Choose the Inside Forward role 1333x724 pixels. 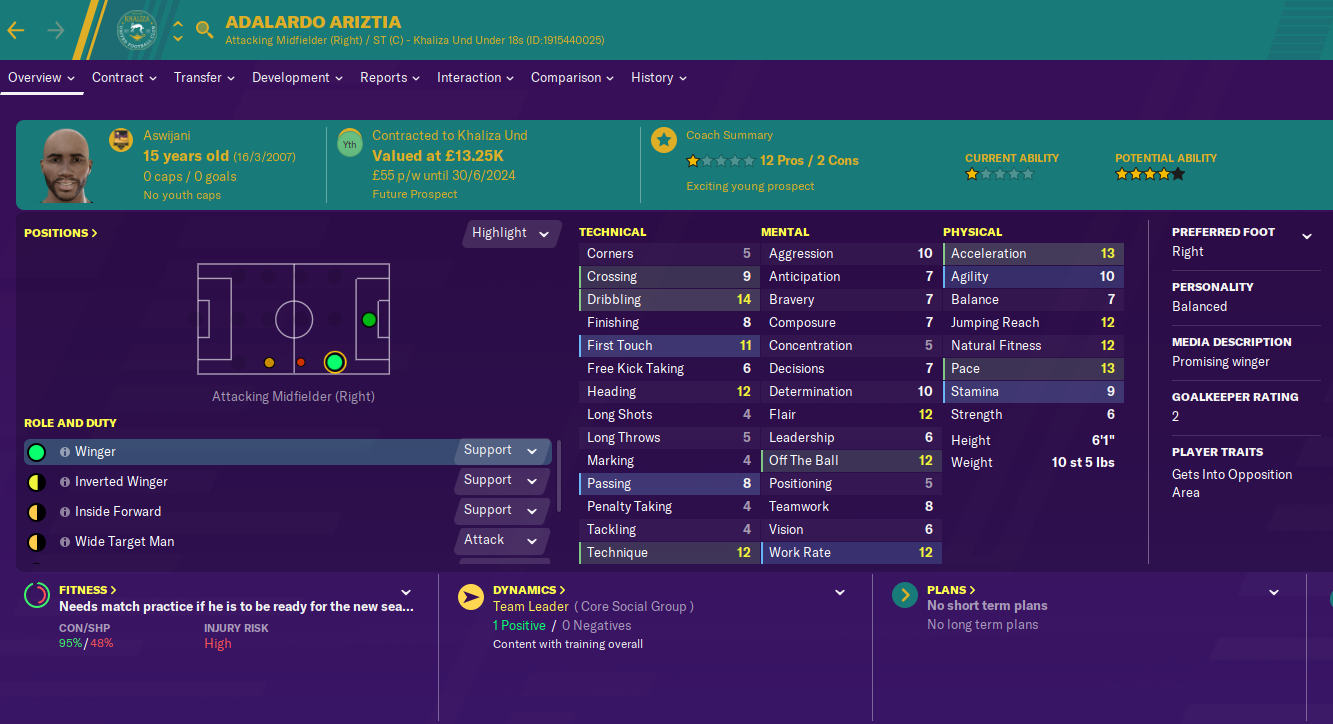coord(117,512)
